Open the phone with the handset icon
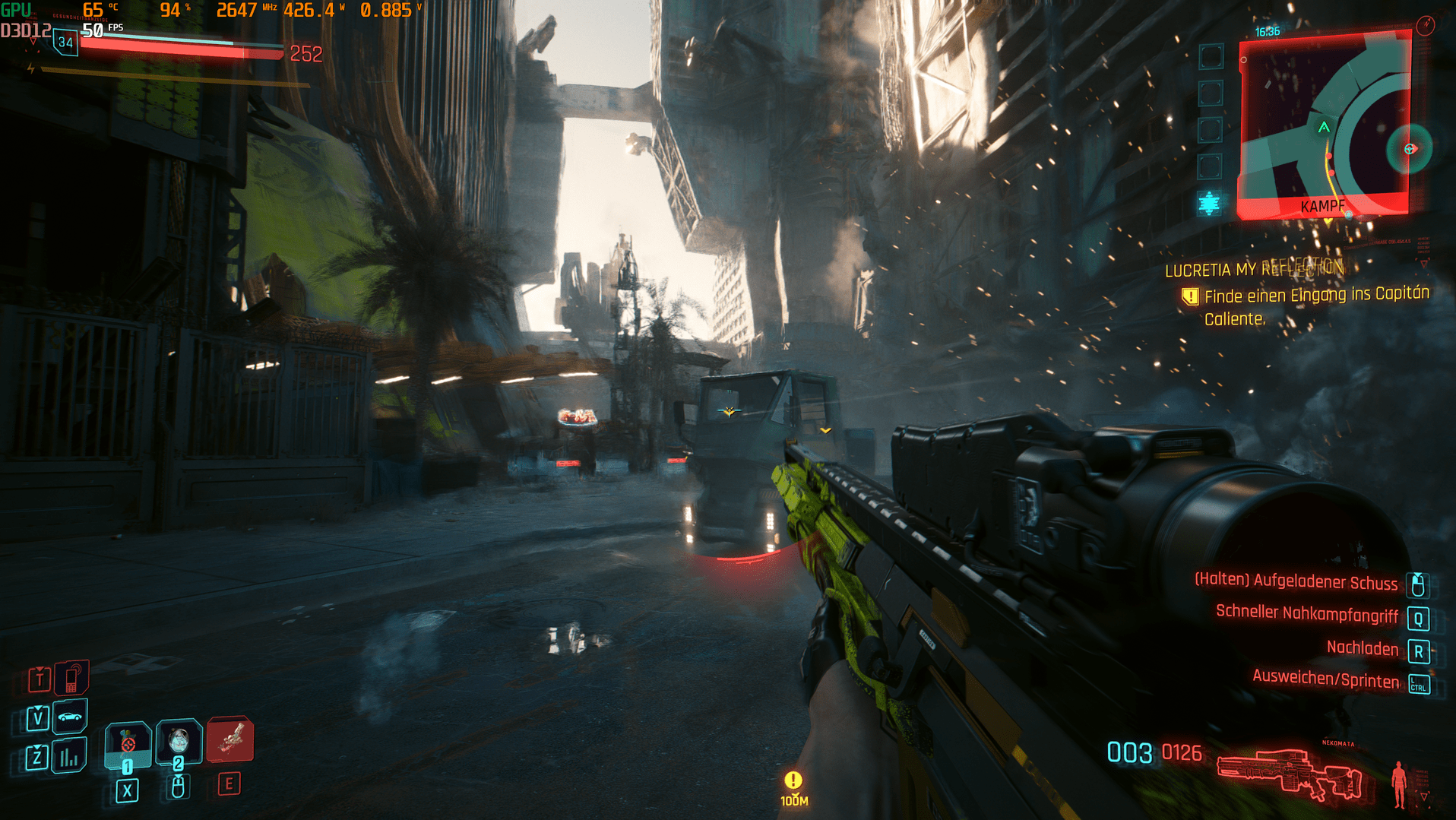 71,678
